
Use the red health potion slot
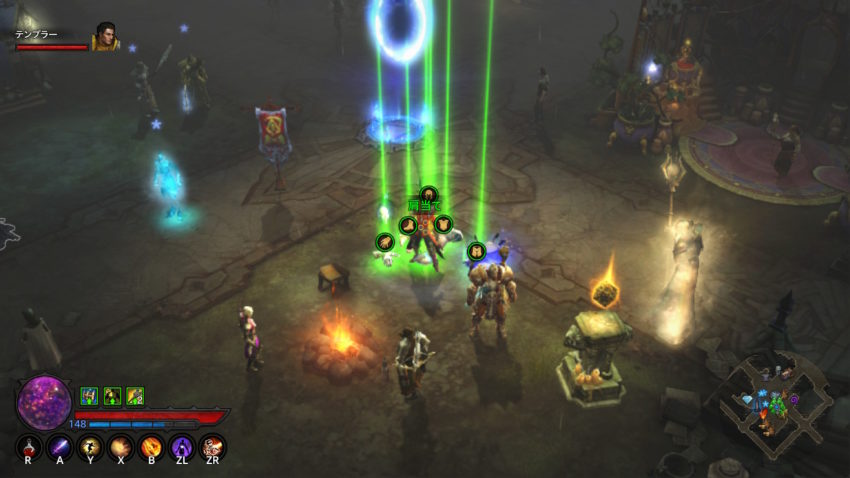[29, 446]
